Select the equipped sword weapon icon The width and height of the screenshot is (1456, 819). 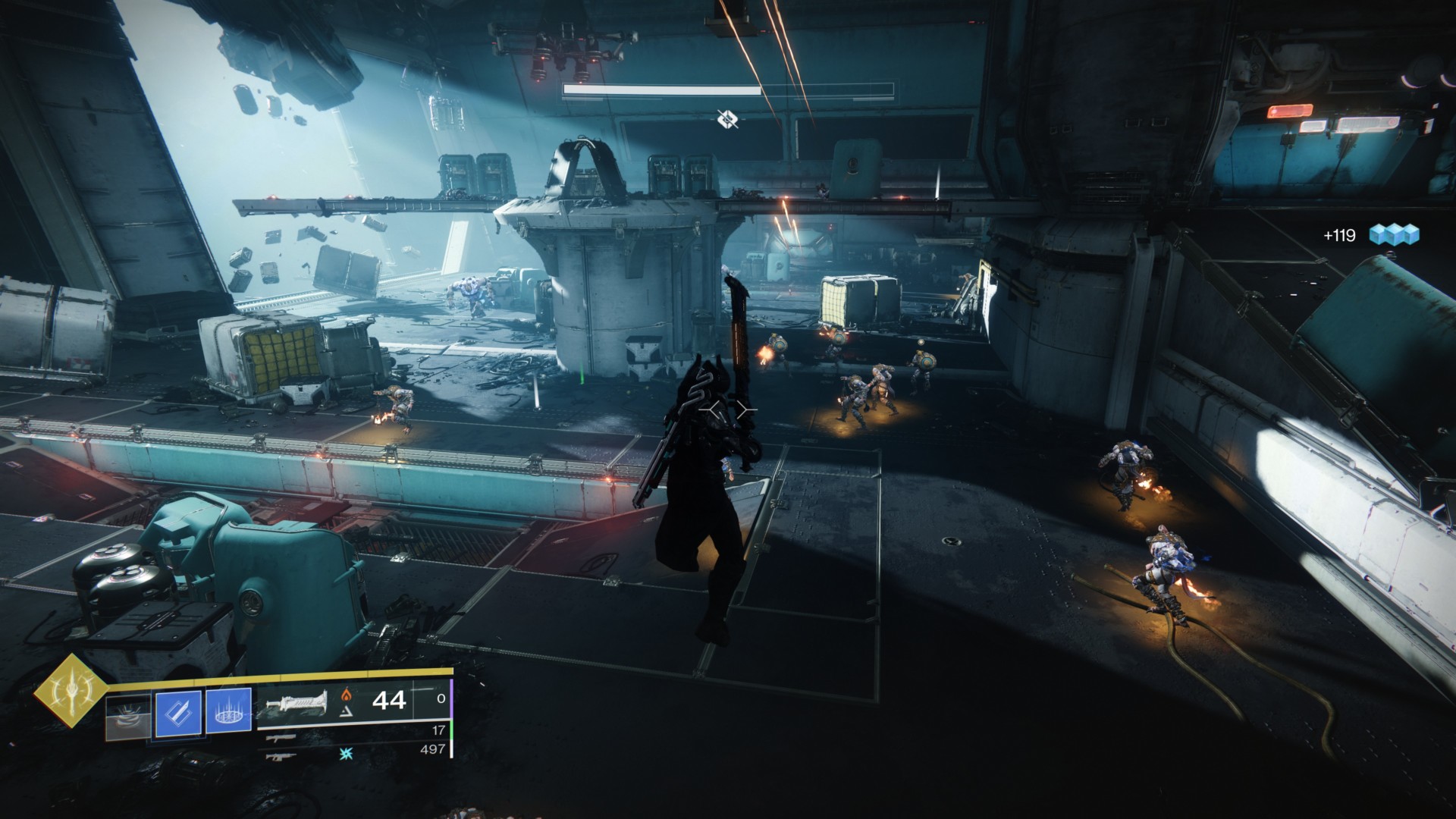(292, 705)
